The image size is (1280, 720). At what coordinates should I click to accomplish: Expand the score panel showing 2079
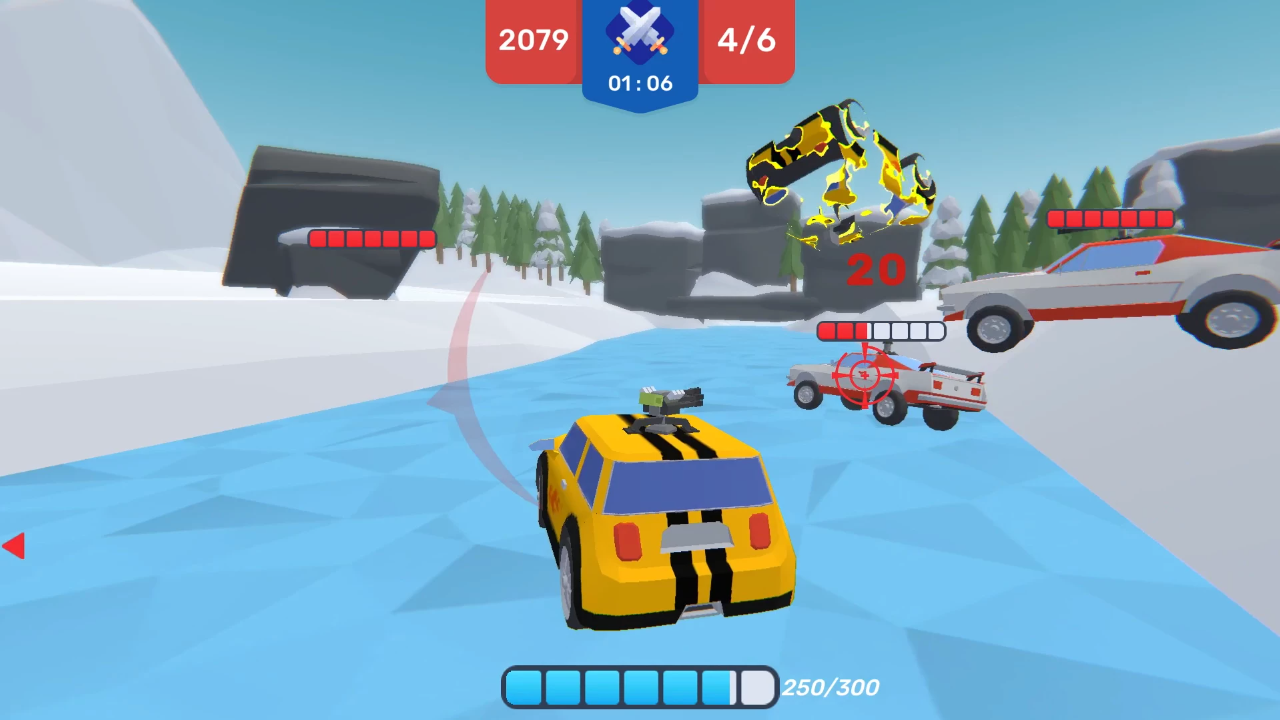[x=531, y=41]
